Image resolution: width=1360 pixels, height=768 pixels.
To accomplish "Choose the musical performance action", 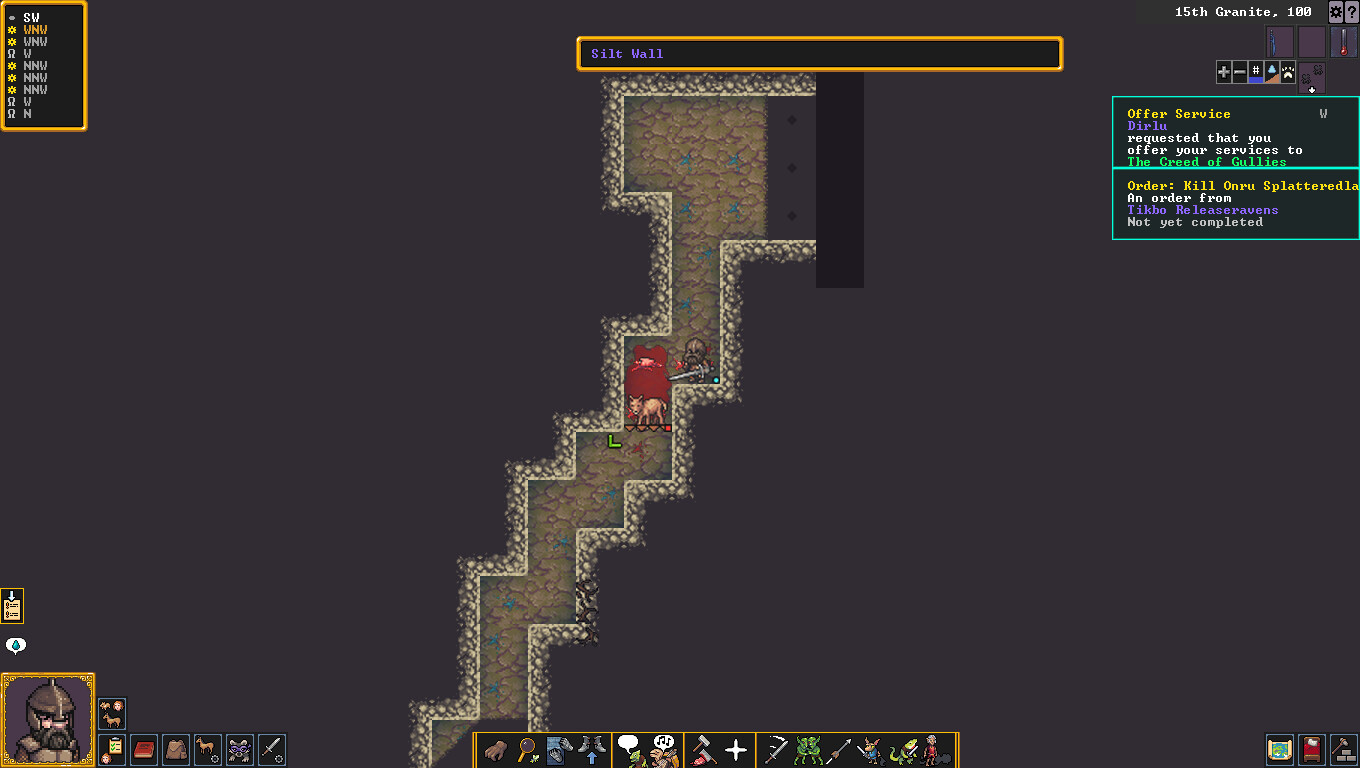I will tap(662, 749).
